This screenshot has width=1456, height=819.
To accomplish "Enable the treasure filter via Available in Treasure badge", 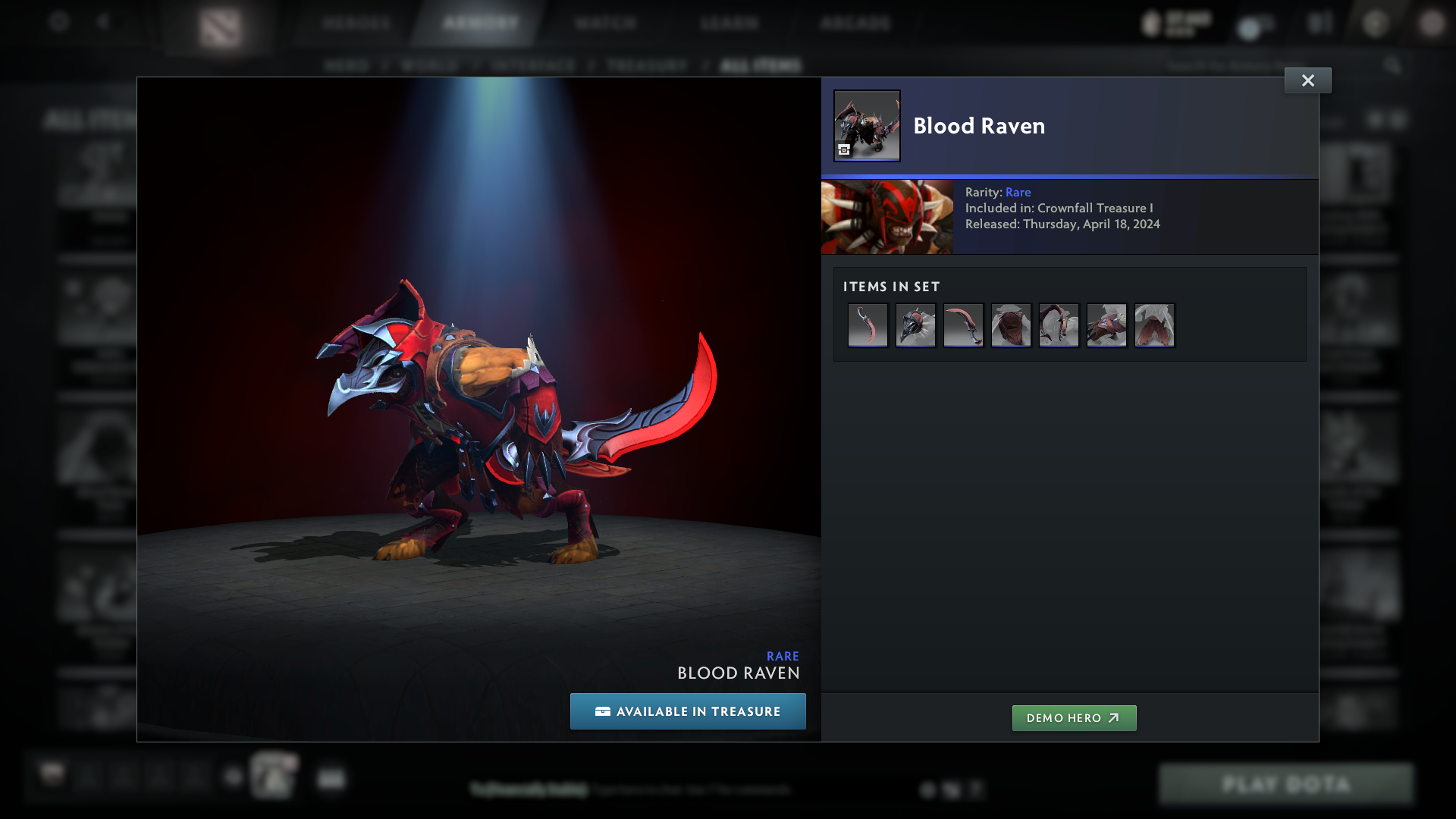I will coord(688,711).
